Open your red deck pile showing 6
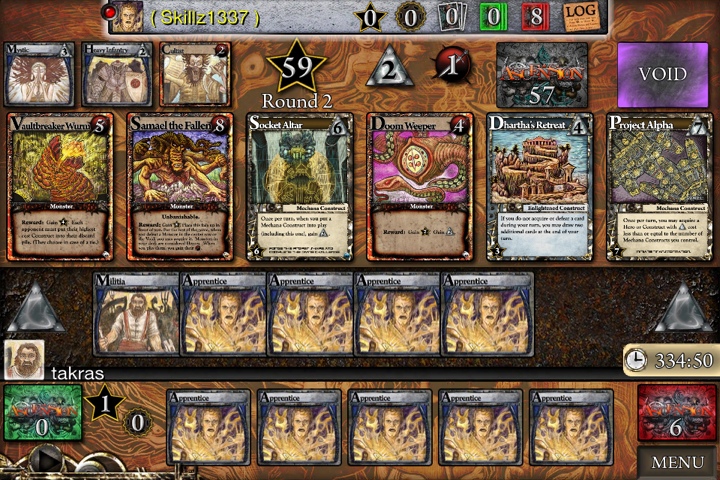The width and height of the screenshot is (720, 480). click(x=676, y=413)
